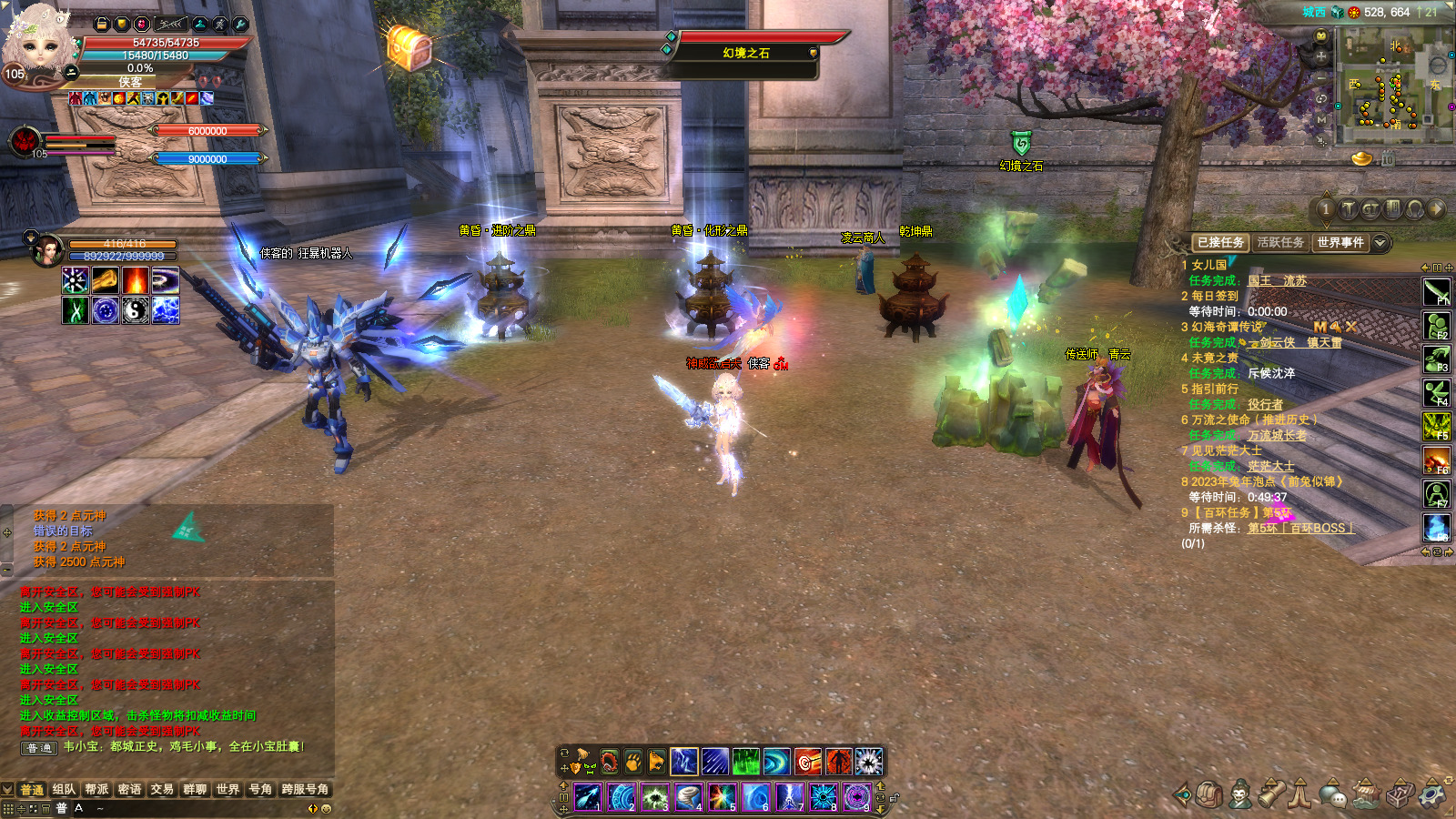1456x819 pixels.
Task: Zoom in the minimap with plus button
Action: [1321, 56]
